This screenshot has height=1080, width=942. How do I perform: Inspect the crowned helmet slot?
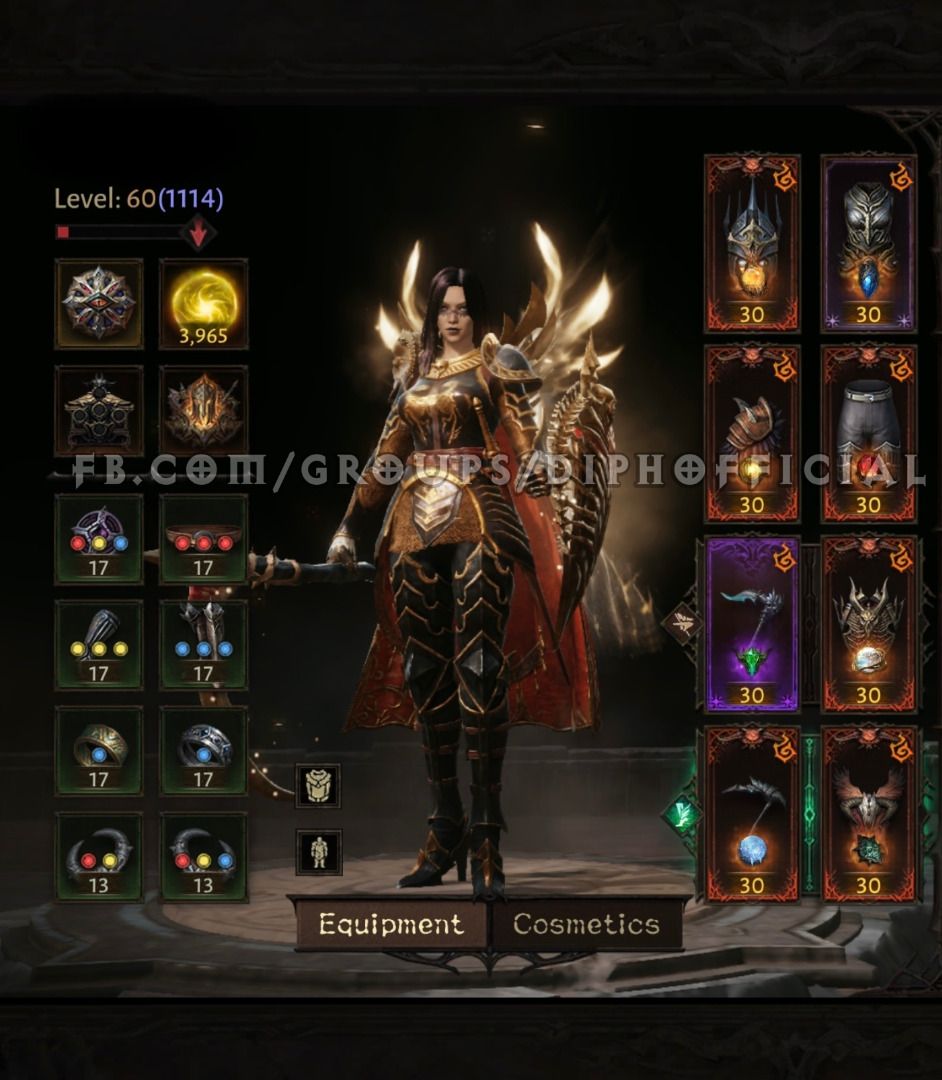752,243
